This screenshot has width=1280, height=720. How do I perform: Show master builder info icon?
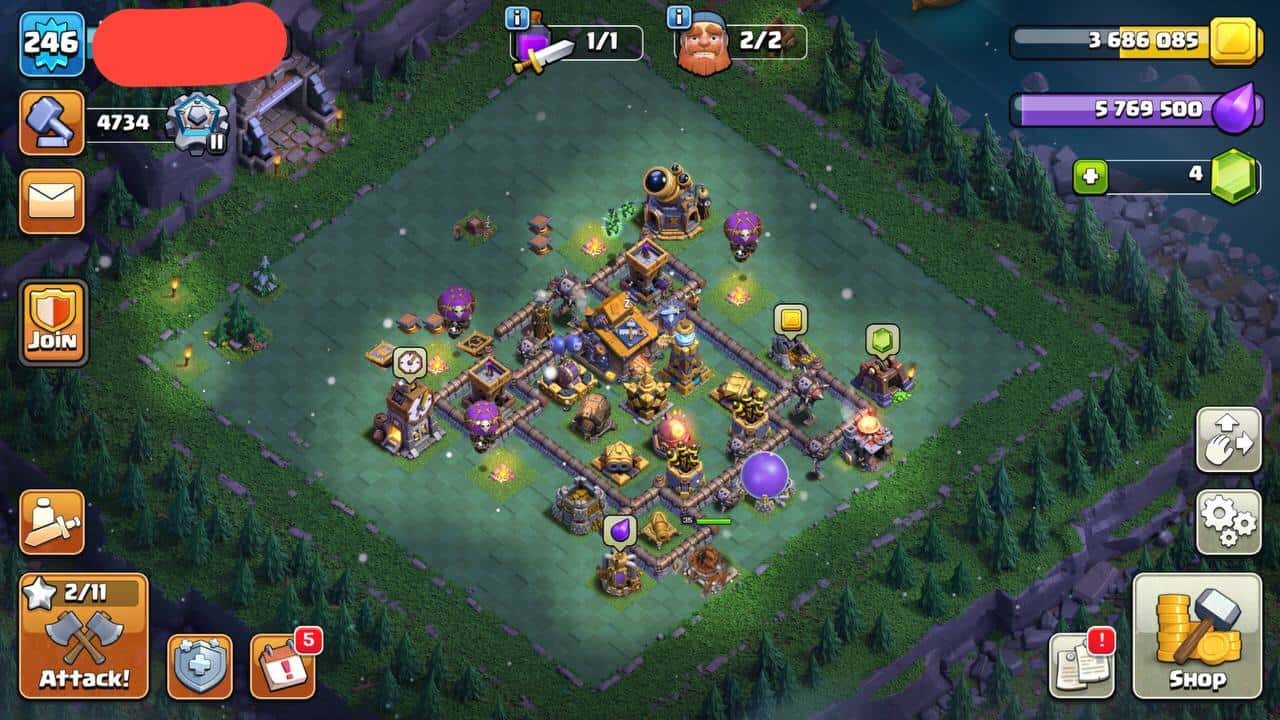click(678, 17)
